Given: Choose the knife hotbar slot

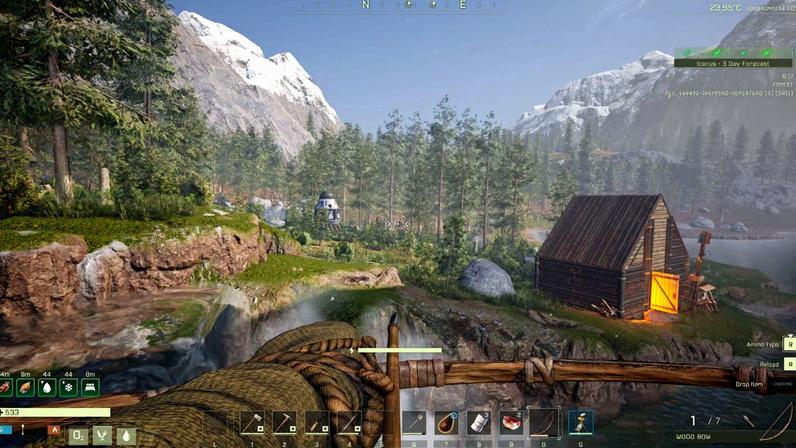Looking at the screenshot, I should tap(317, 423).
